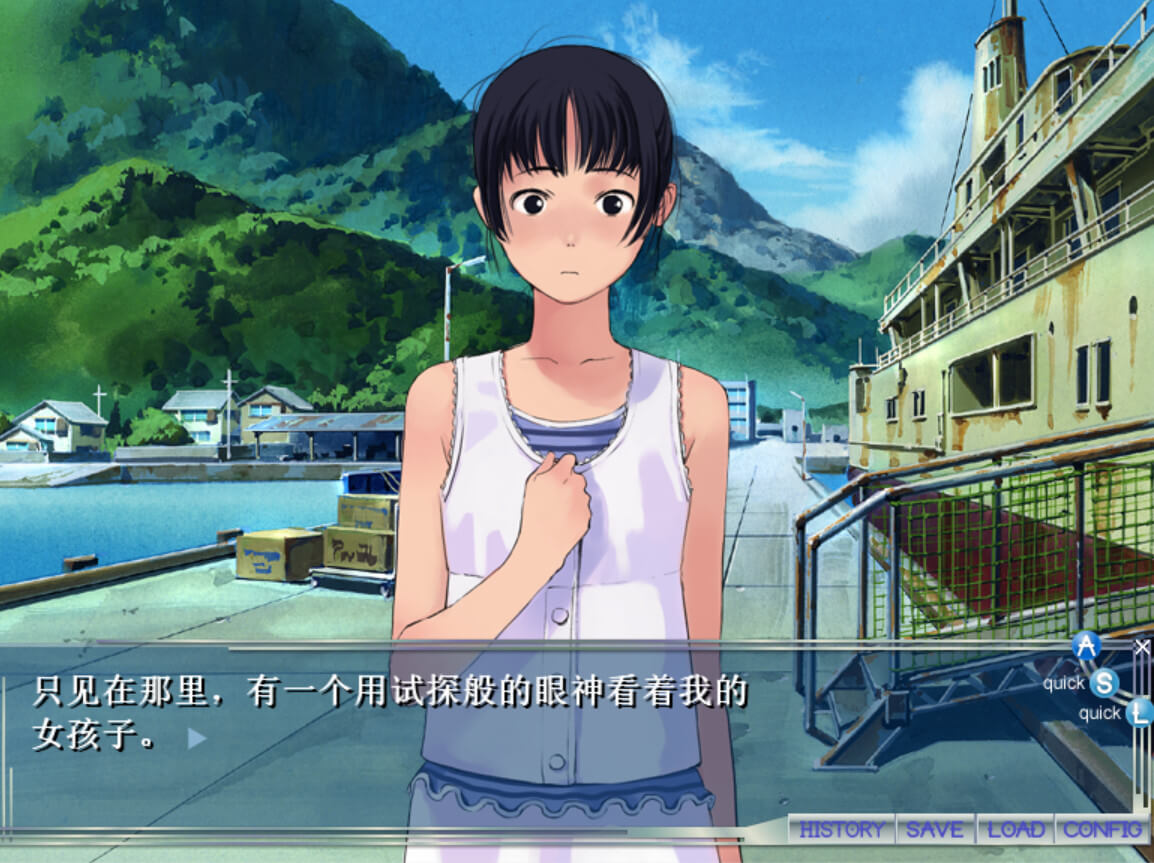
Task: Open the HISTORY backlog
Action: (x=841, y=829)
